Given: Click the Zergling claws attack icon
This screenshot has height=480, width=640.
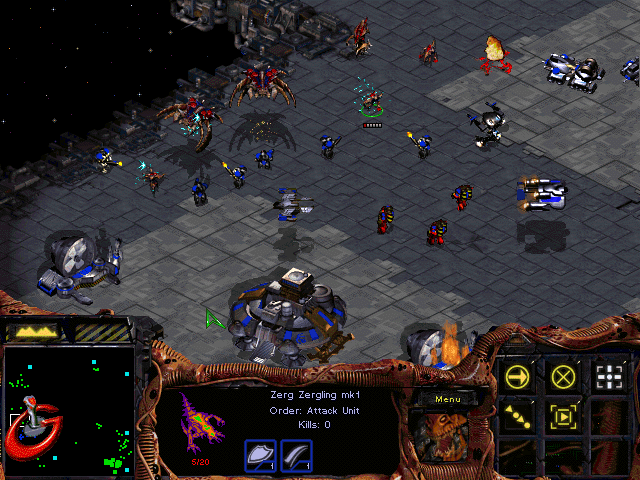Looking at the screenshot, I should coord(296,455).
